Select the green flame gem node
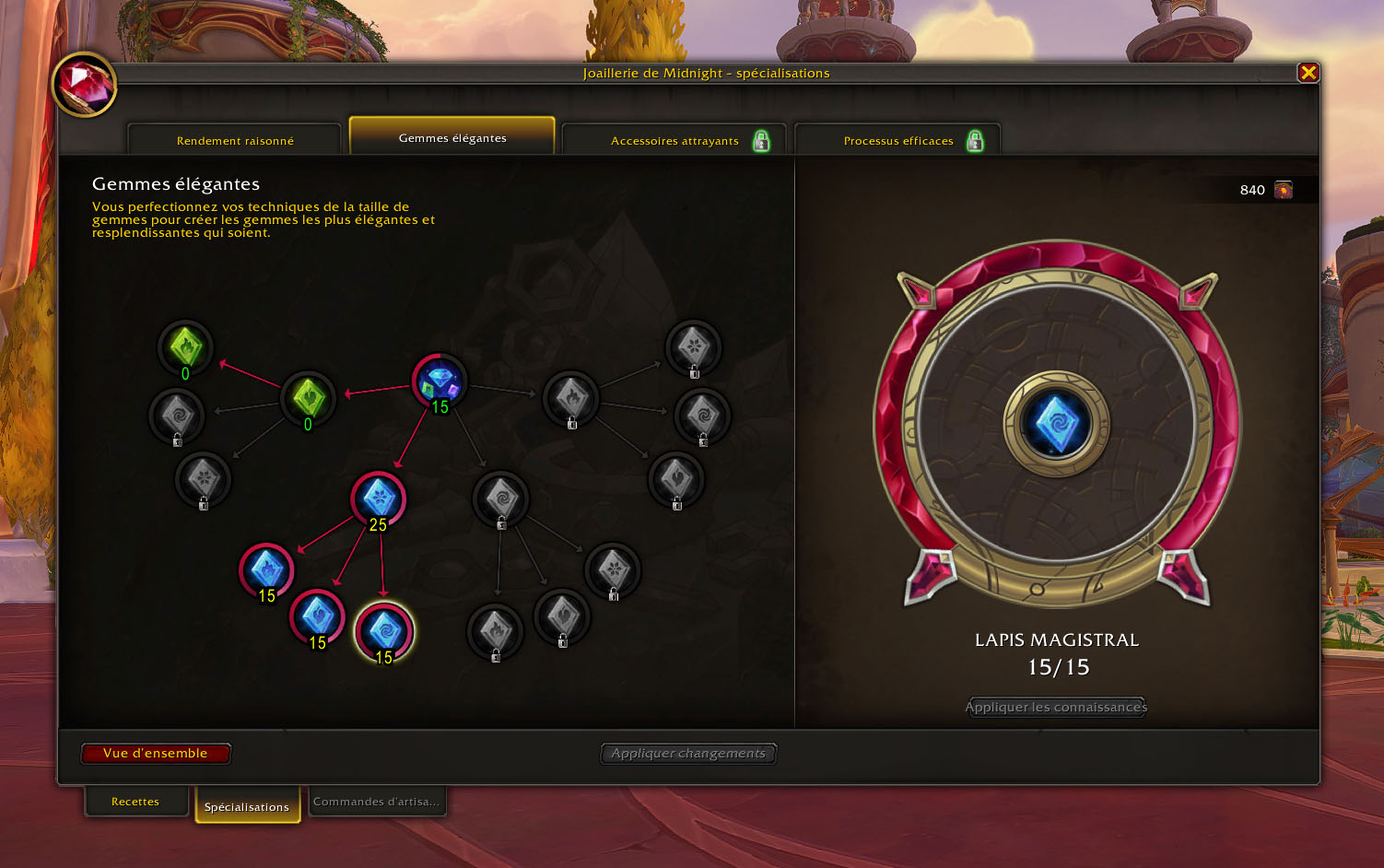1384x868 pixels. 185,346
